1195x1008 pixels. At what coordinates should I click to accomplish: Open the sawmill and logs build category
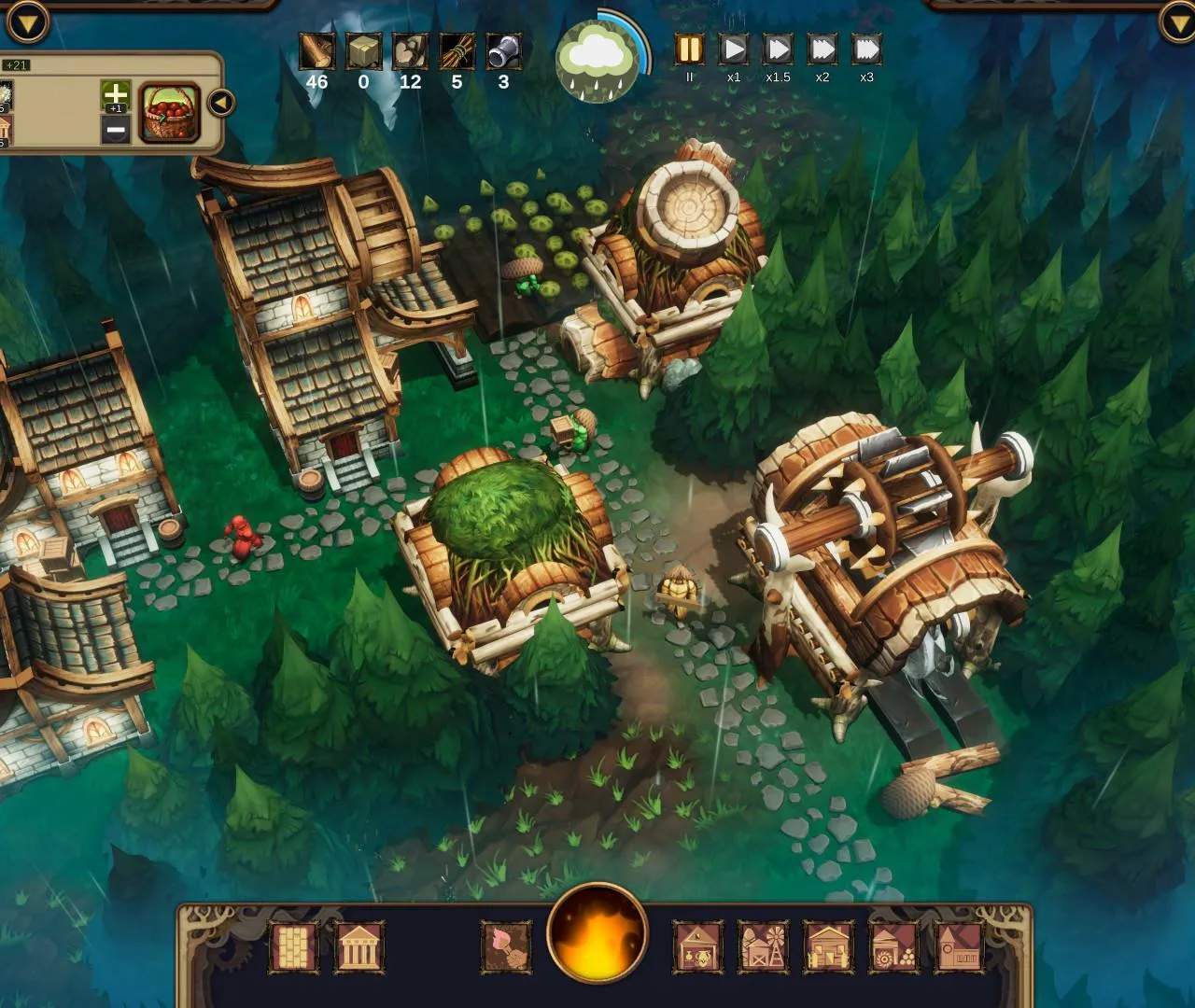[x=893, y=947]
